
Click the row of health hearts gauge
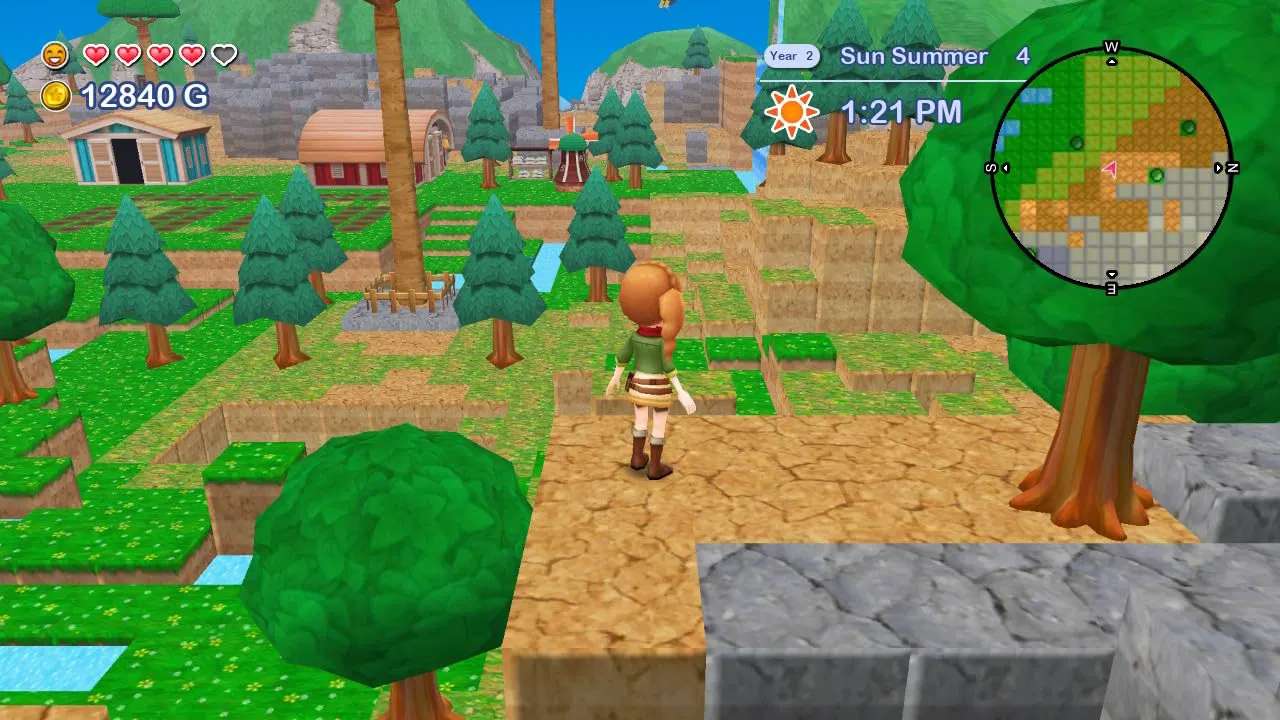click(x=160, y=53)
